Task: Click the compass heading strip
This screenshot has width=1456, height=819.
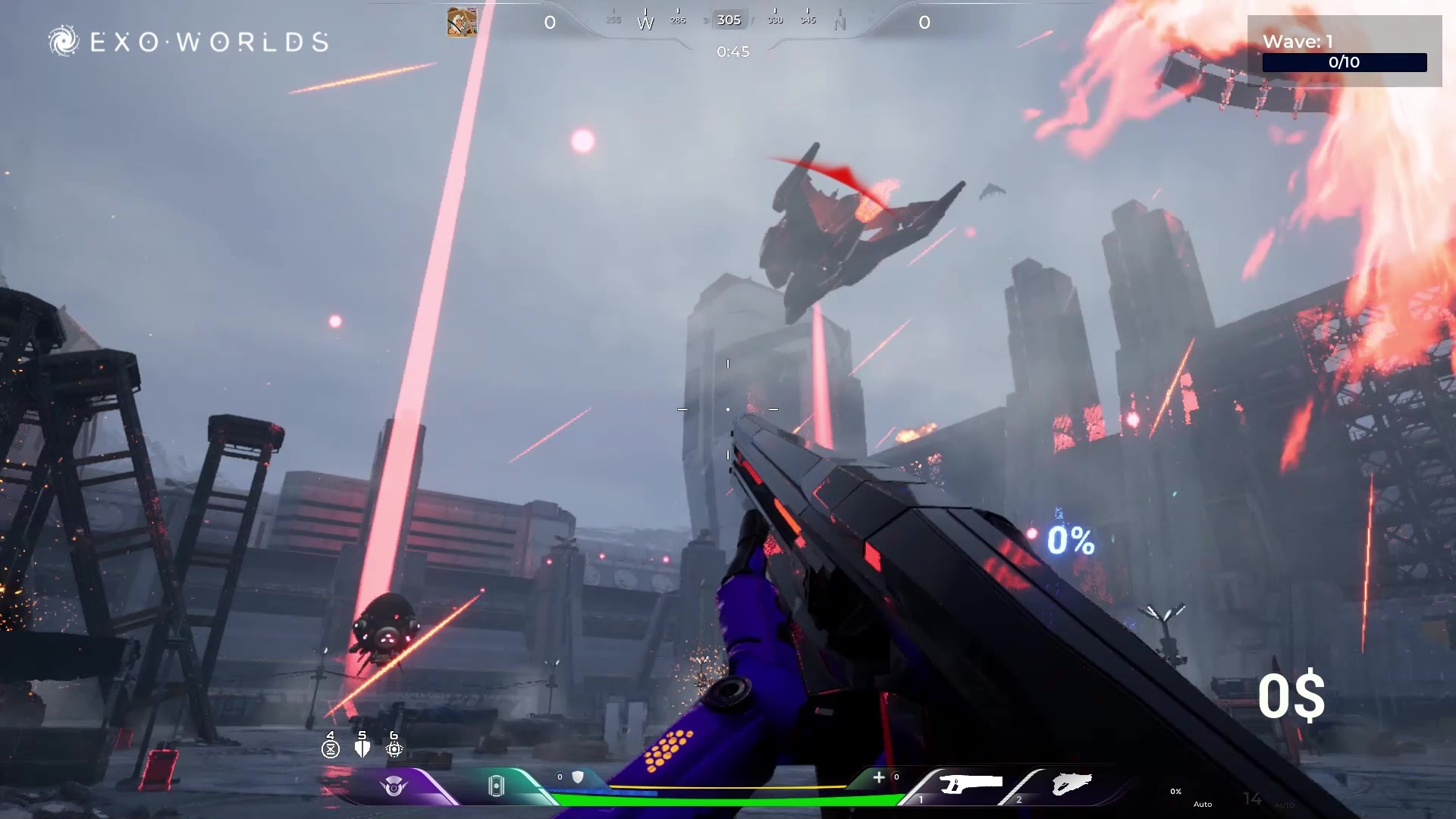Action: (x=728, y=20)
